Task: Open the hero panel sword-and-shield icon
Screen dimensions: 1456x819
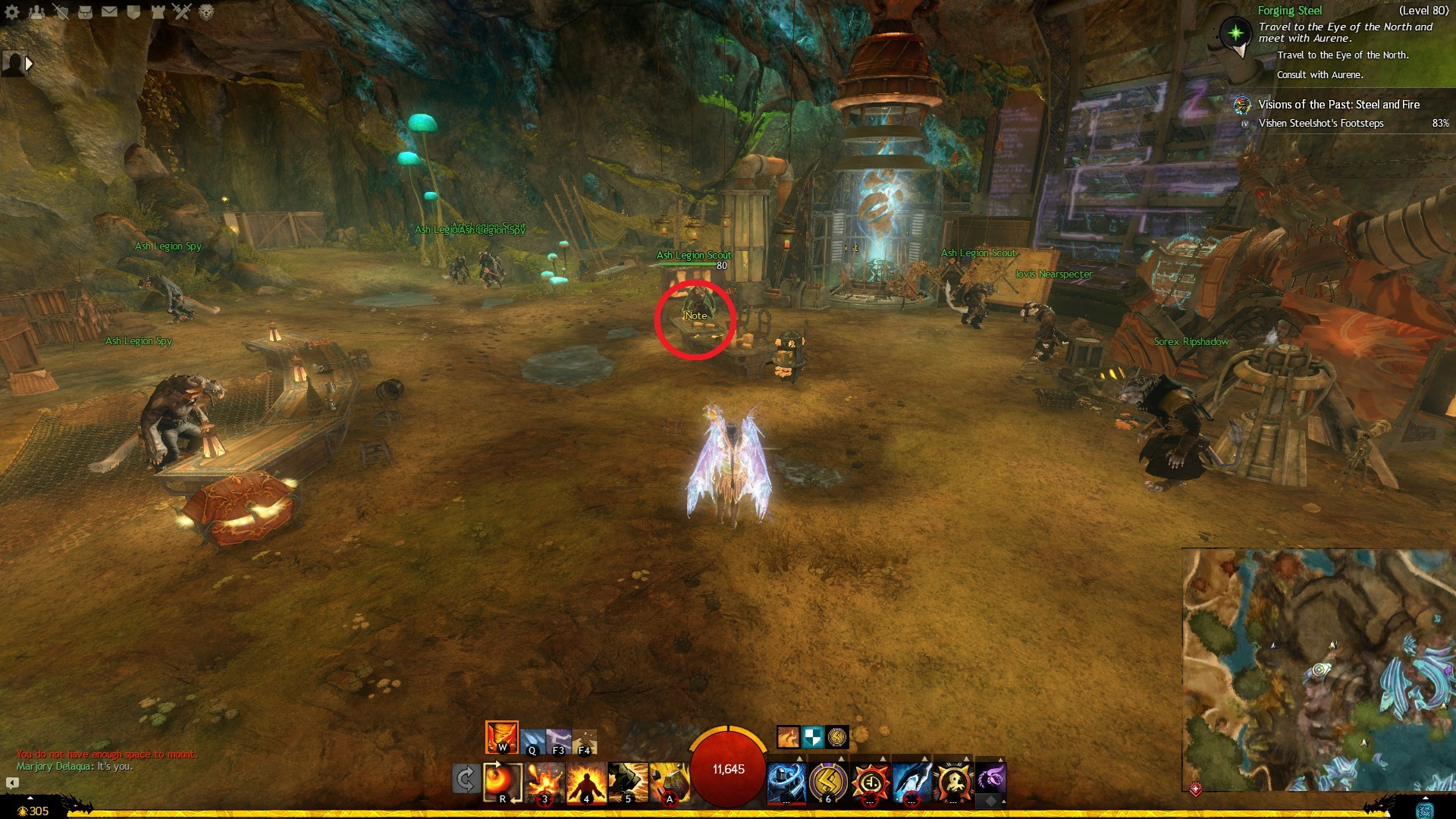Action: click(x=61, y=11)
